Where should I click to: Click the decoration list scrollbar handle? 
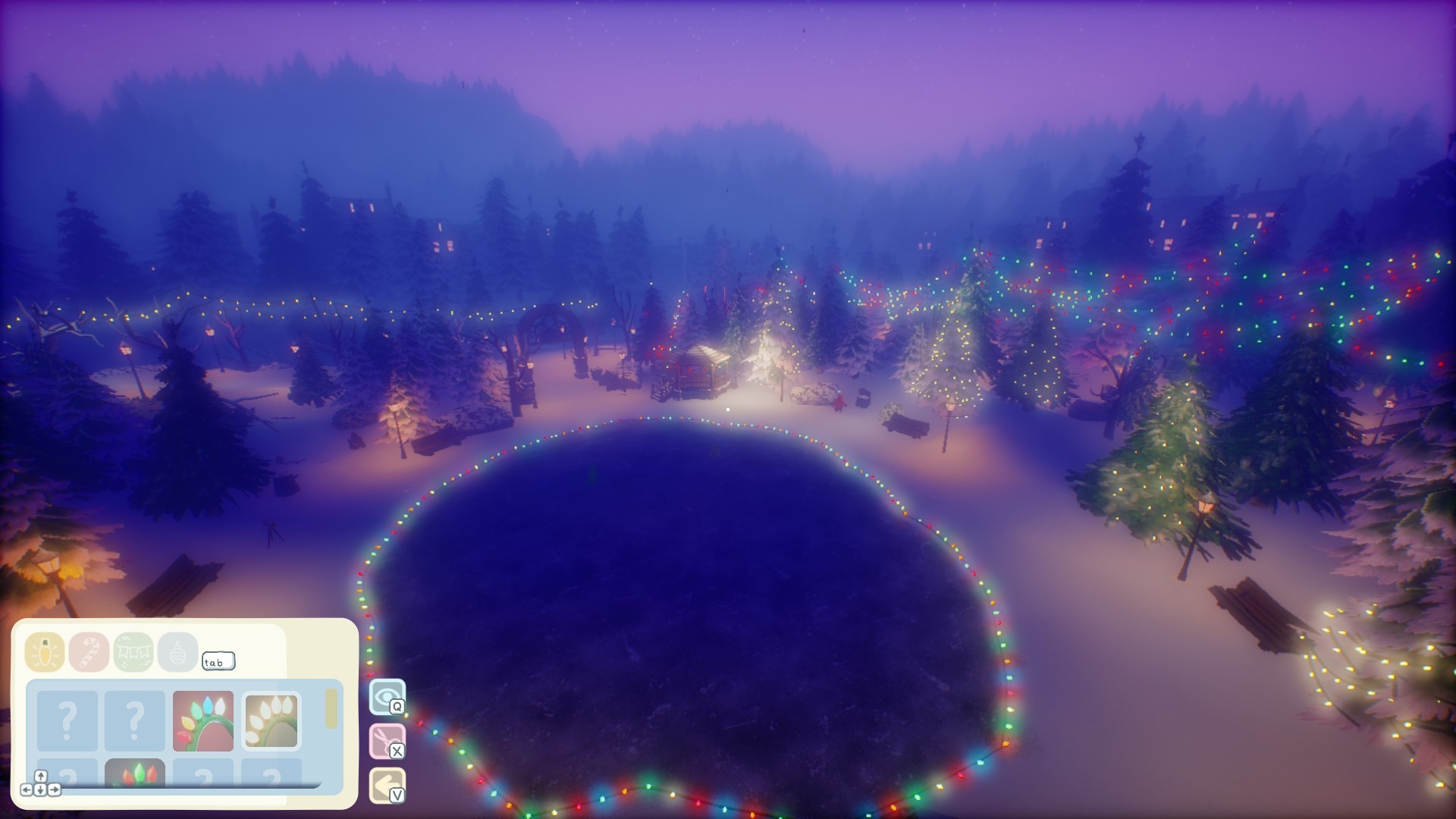[331, 709]
